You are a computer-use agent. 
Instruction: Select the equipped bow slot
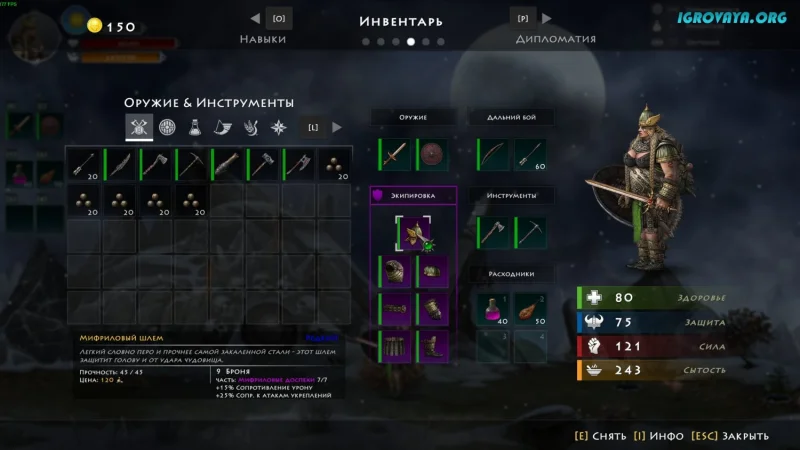494,154
